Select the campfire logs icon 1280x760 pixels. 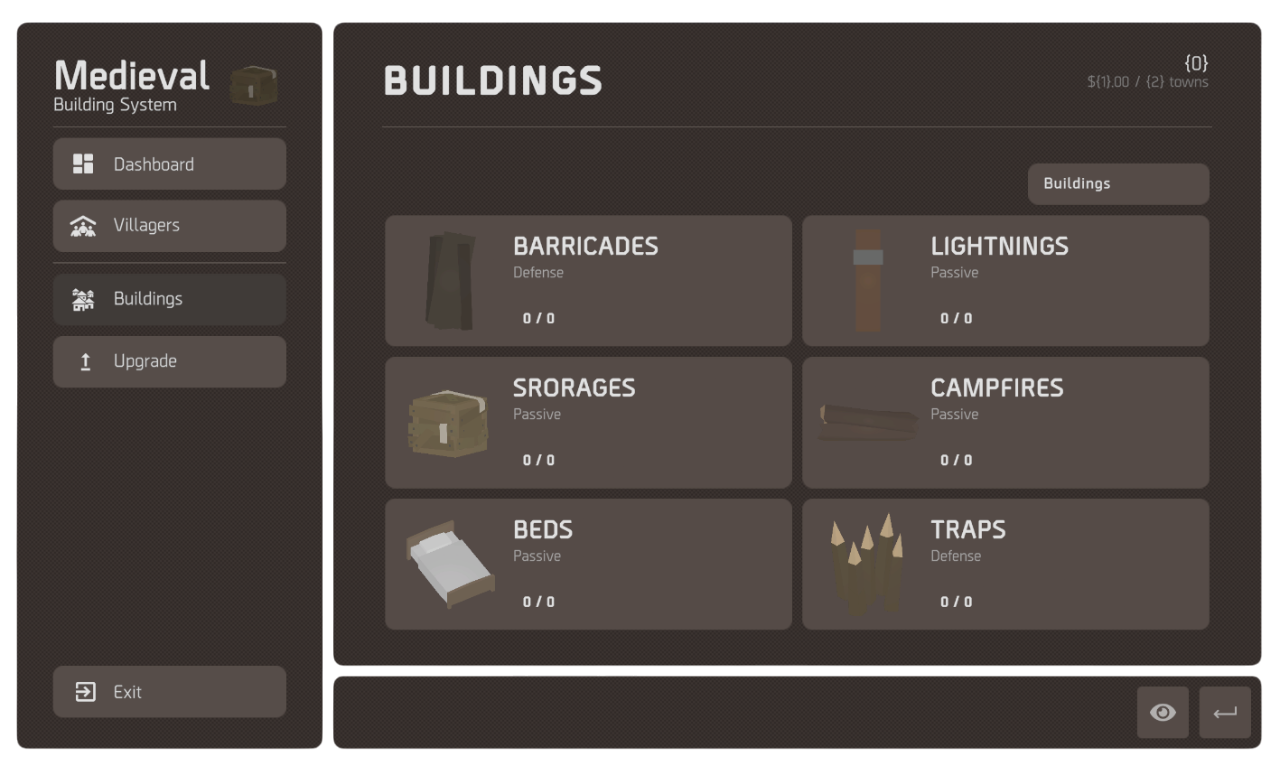tap(866, 422)
